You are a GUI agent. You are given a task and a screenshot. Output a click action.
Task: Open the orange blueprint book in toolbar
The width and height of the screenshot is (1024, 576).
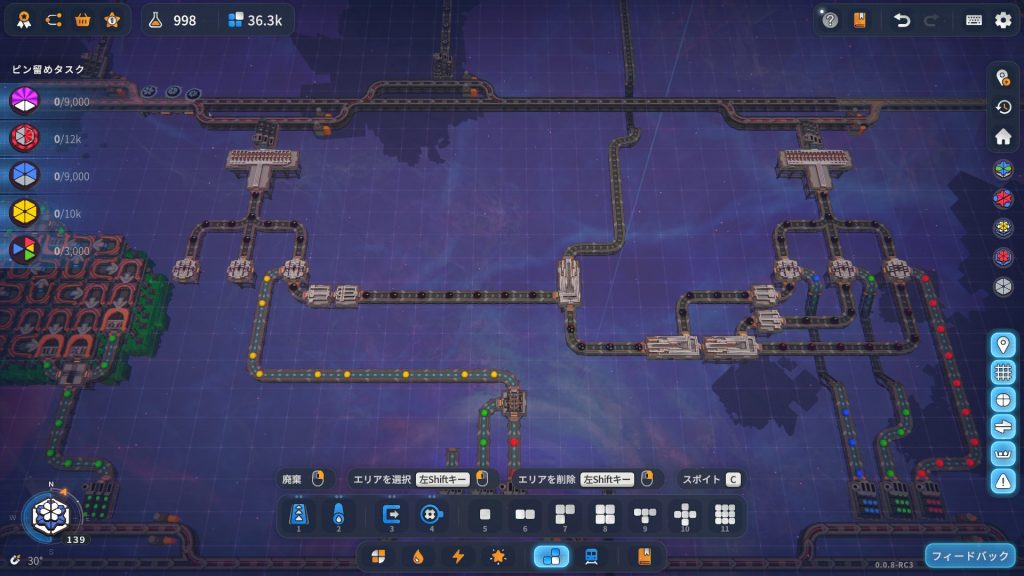[x=645, y=556]
